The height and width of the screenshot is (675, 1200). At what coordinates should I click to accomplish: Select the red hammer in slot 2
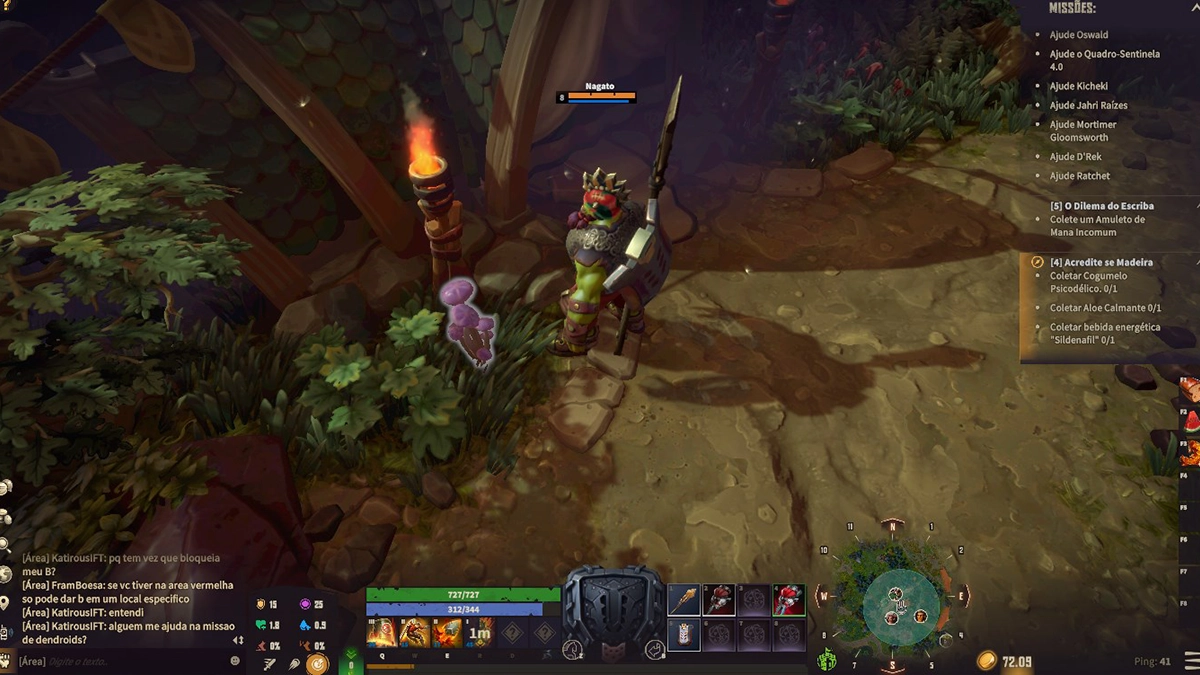[x=719, y=600]
